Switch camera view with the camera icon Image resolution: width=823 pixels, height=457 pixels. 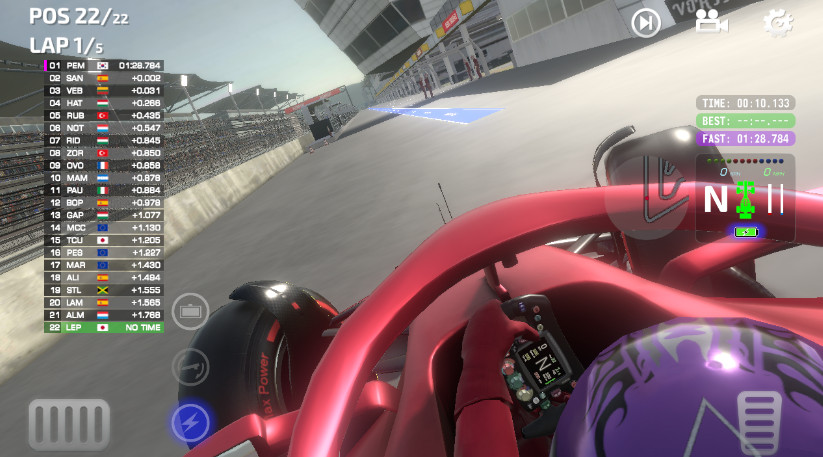(x=711, y=22)
